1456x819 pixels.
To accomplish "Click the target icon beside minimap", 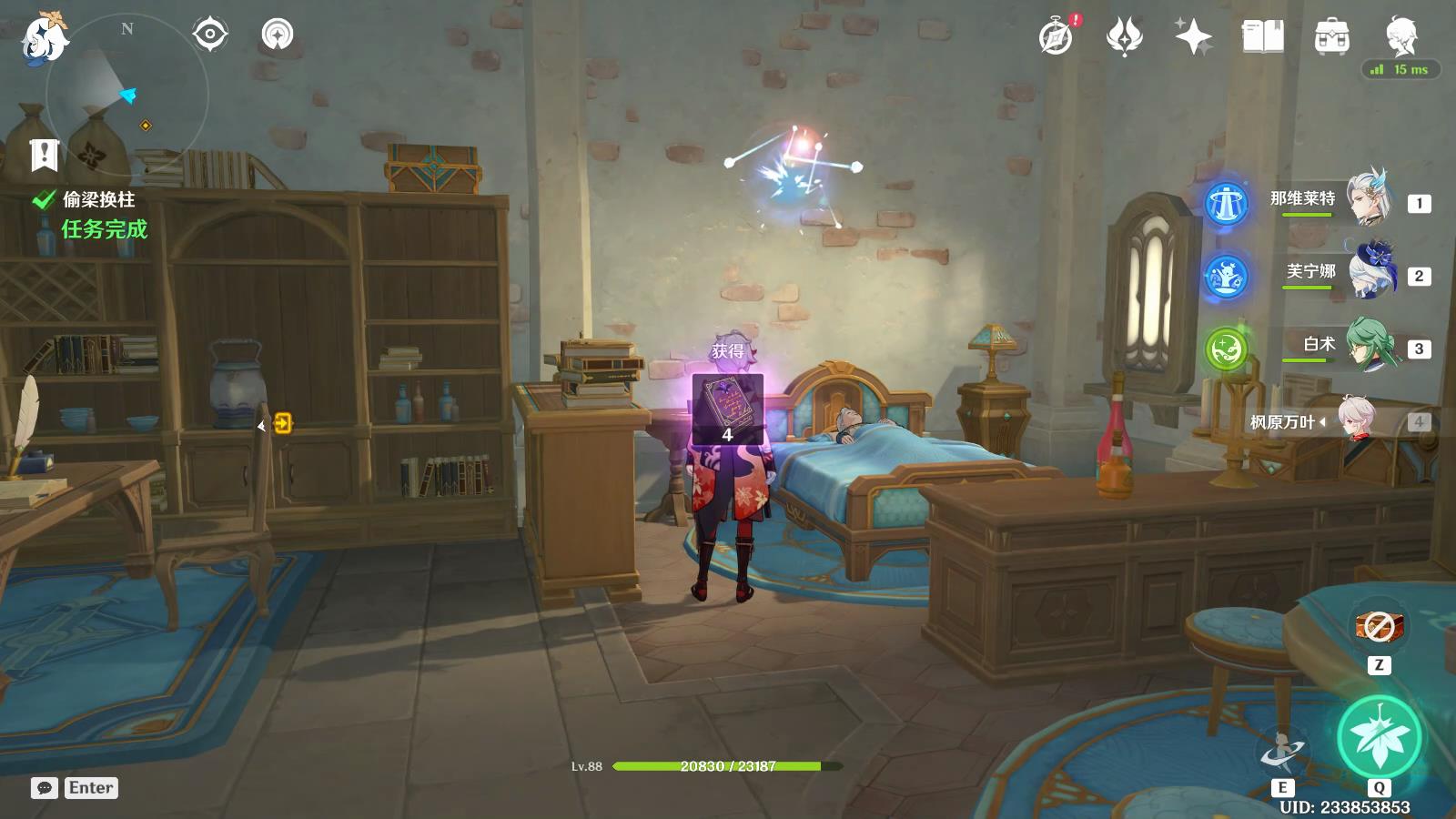I will pos(209,35).
